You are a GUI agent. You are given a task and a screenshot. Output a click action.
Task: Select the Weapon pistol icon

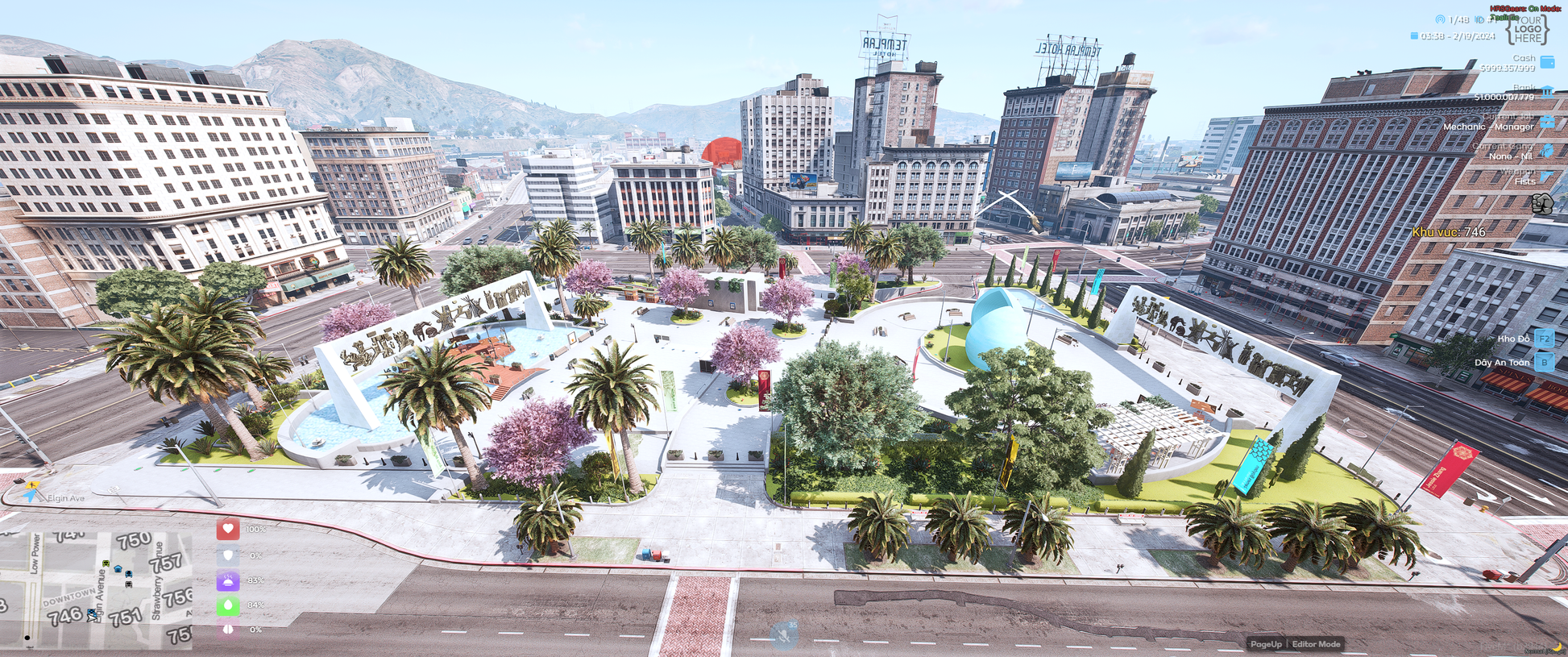point(1547,176)
